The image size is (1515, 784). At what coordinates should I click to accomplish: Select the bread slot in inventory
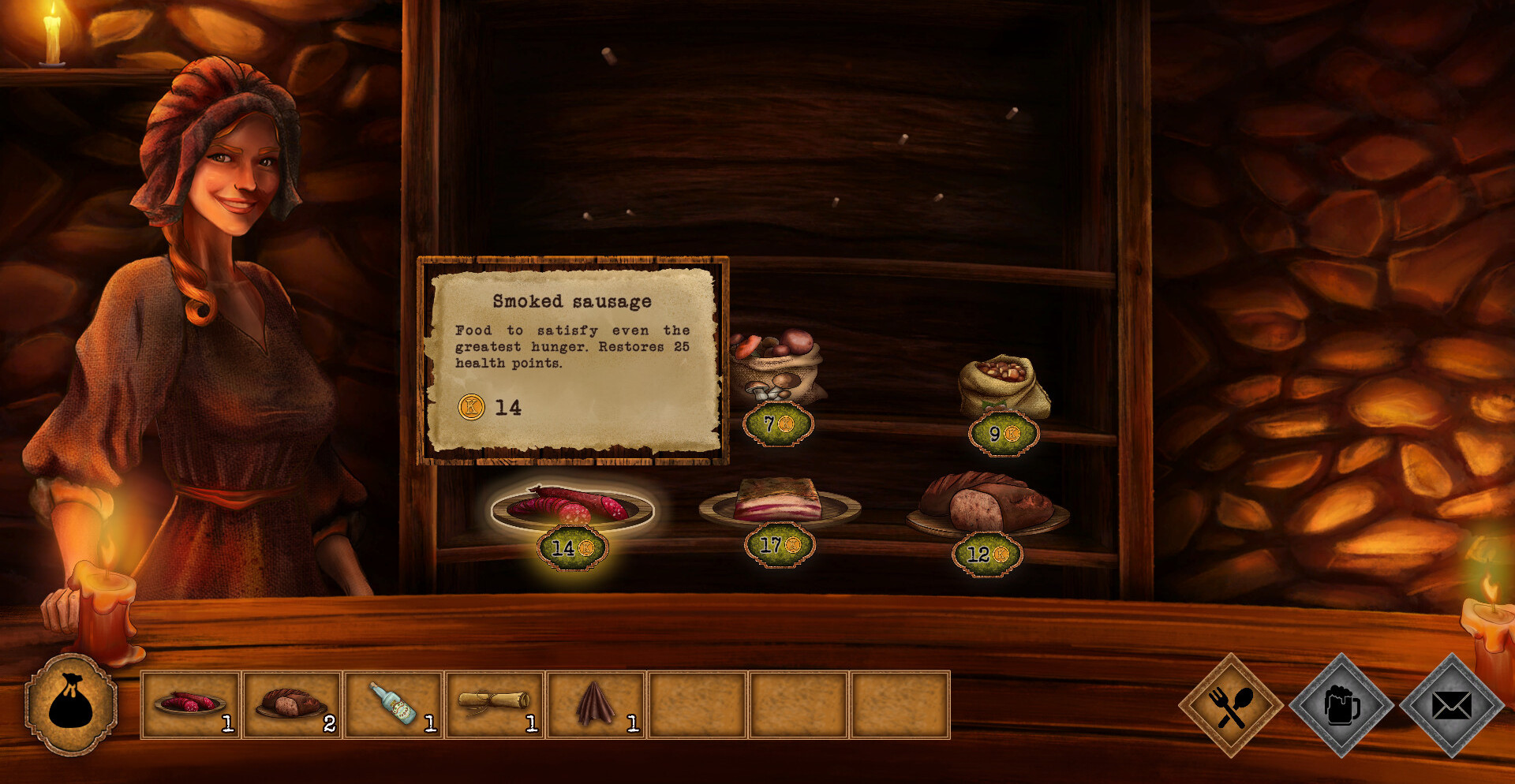pos(292,704)
